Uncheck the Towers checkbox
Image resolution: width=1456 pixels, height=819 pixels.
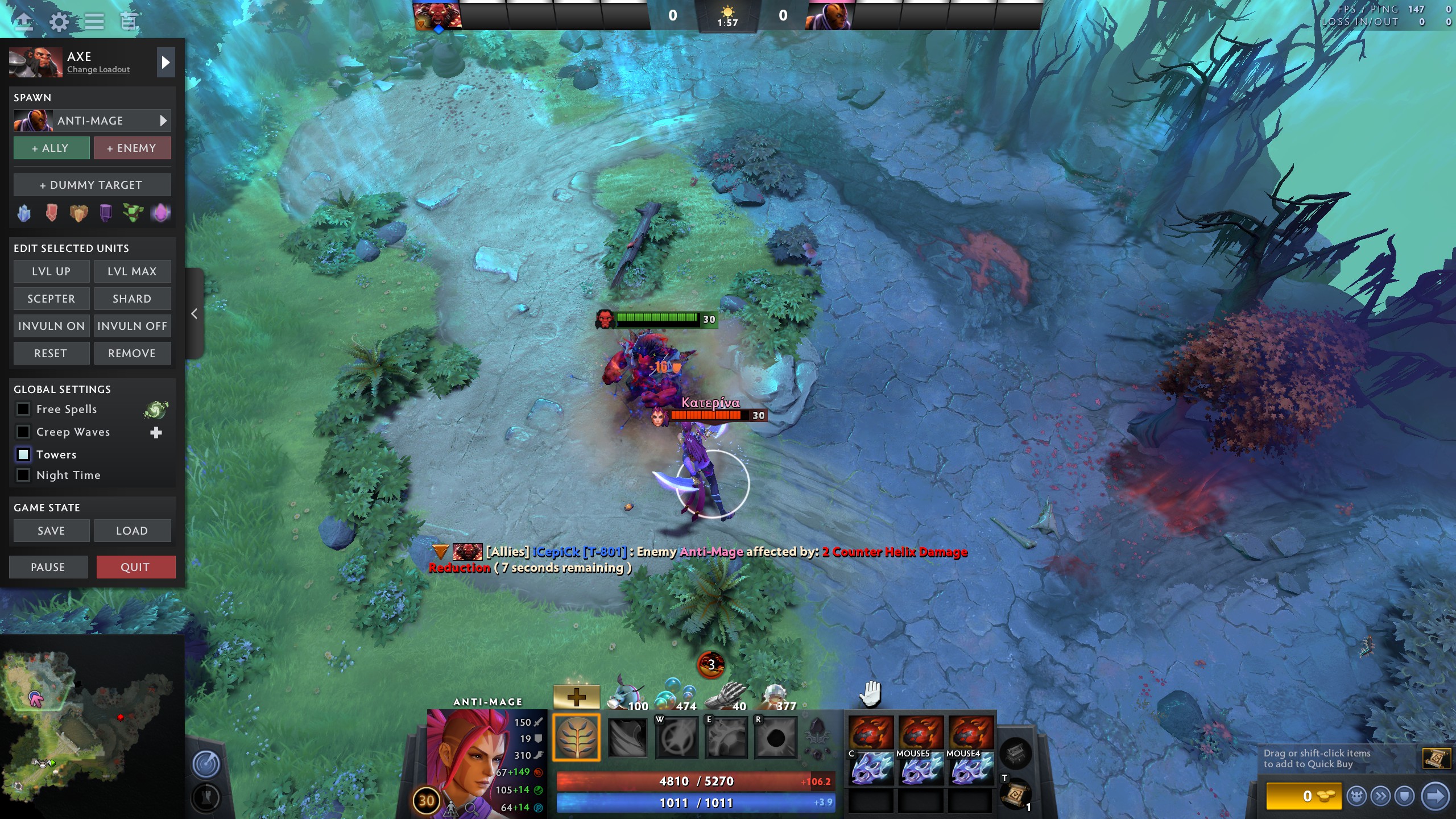[x=23, y=454]
